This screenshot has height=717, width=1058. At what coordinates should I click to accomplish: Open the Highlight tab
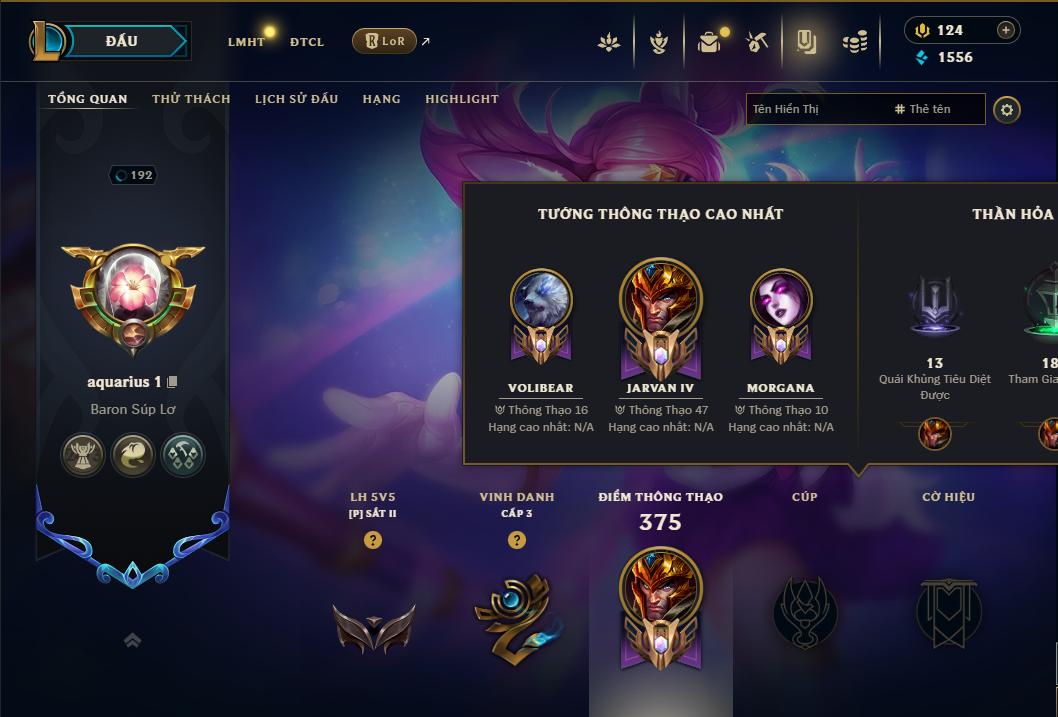click(461, 99)
